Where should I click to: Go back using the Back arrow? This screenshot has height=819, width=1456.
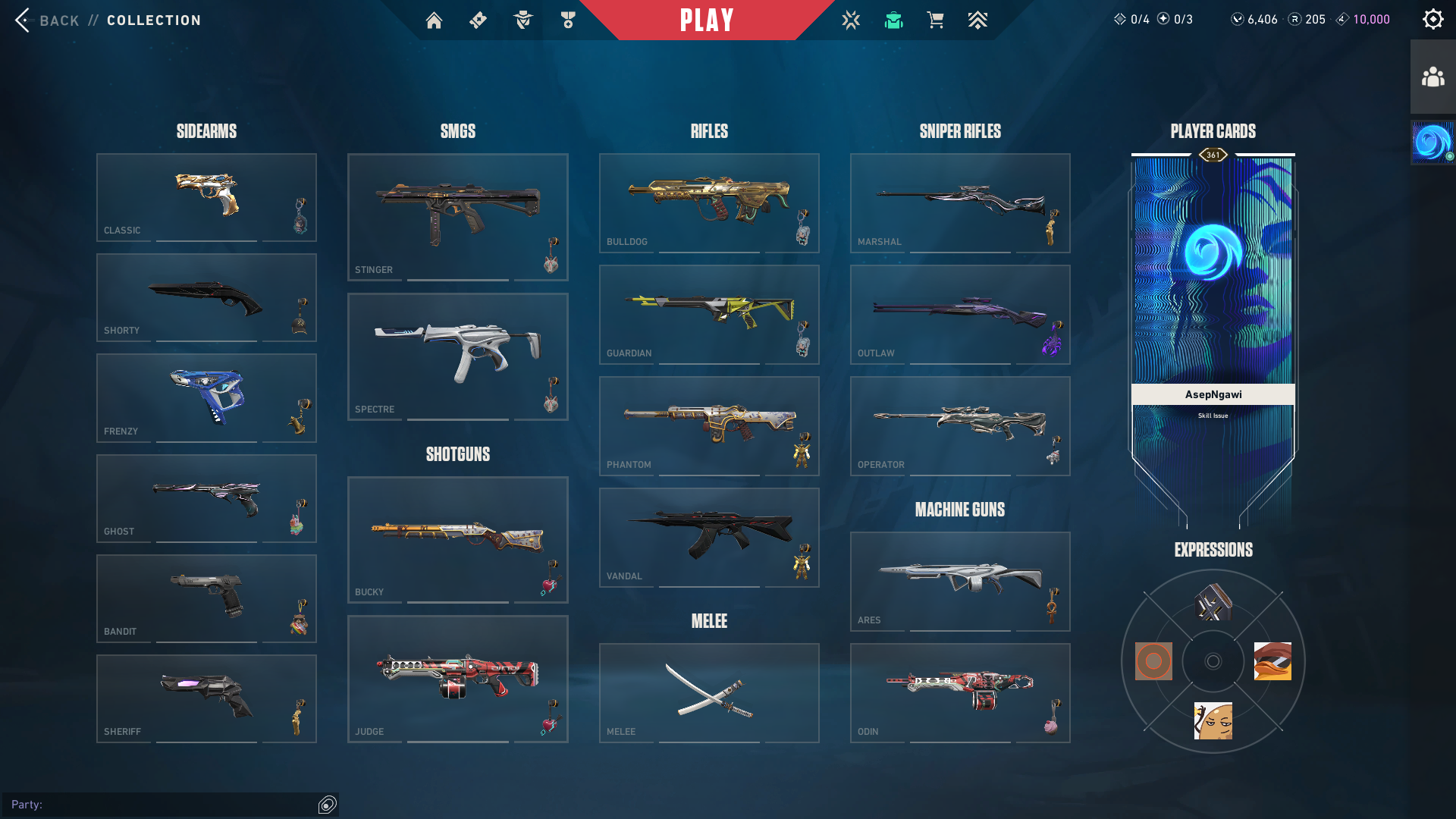[x=23, y=20]
